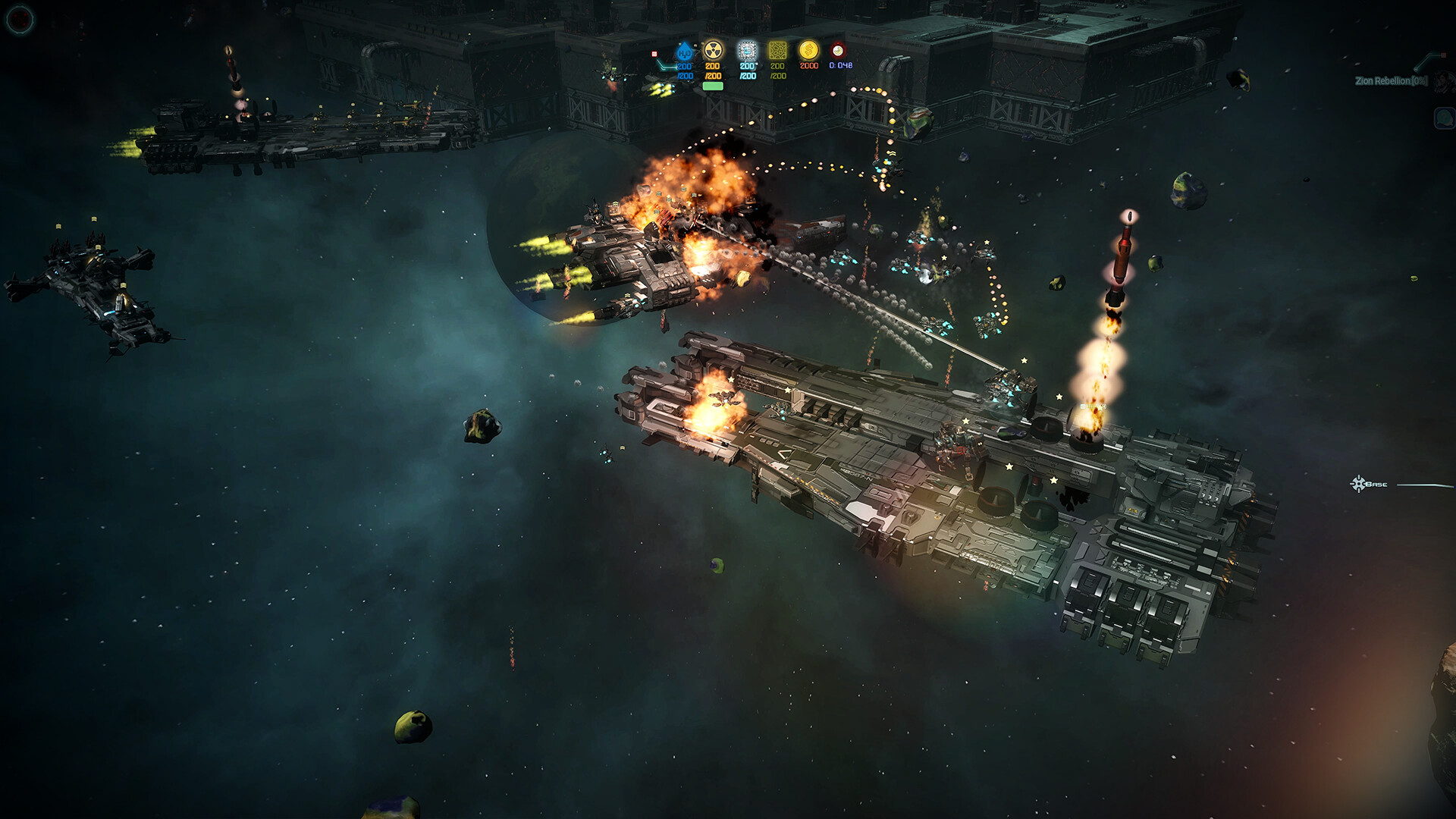Select the microchip resource icon
Screen dimensions: 1456x819
point(748,51)
